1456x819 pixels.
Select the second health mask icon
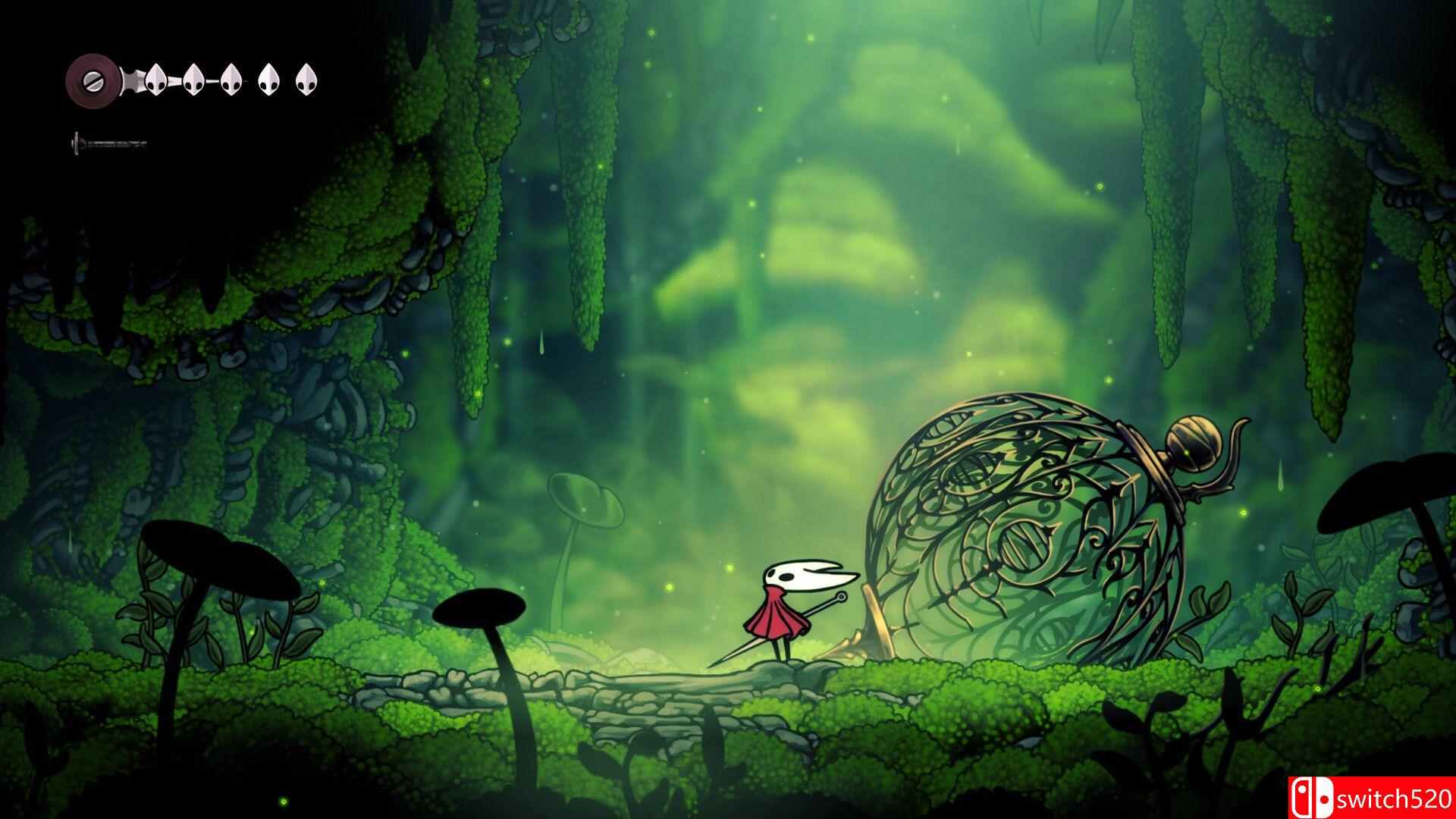pos(193,80)
